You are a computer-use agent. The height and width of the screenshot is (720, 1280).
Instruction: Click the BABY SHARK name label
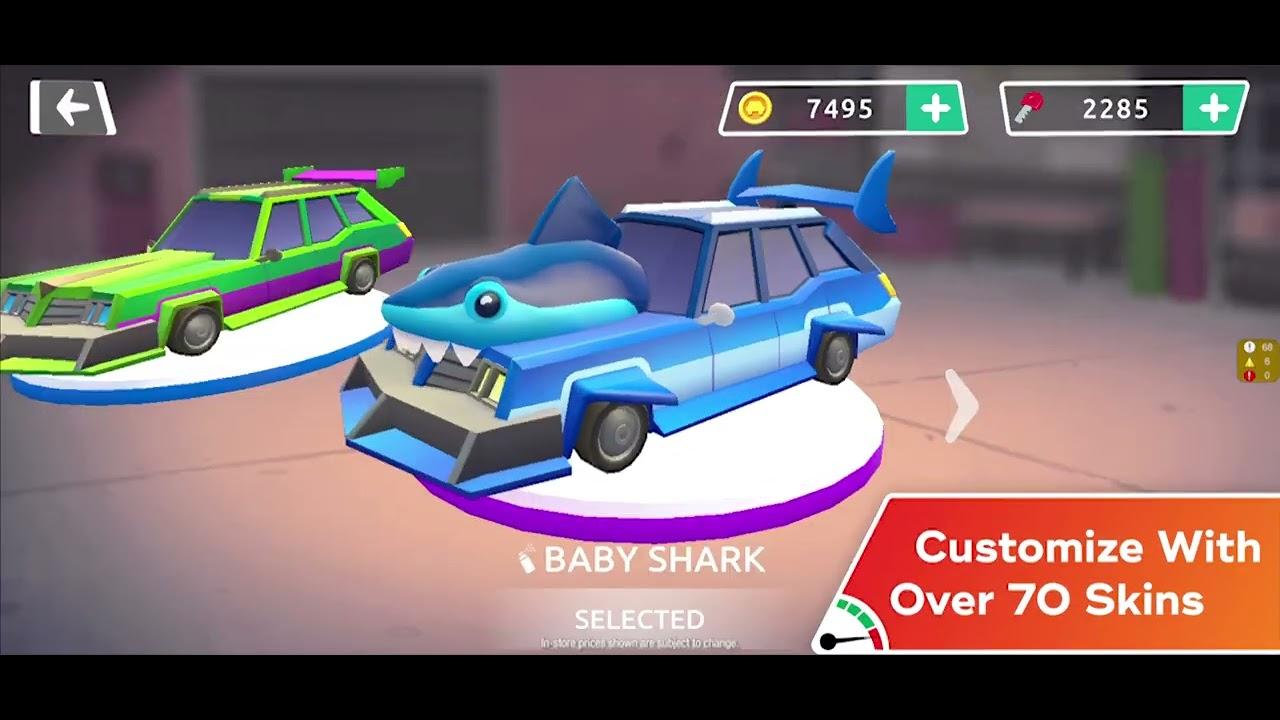click(x=650, y=560)
